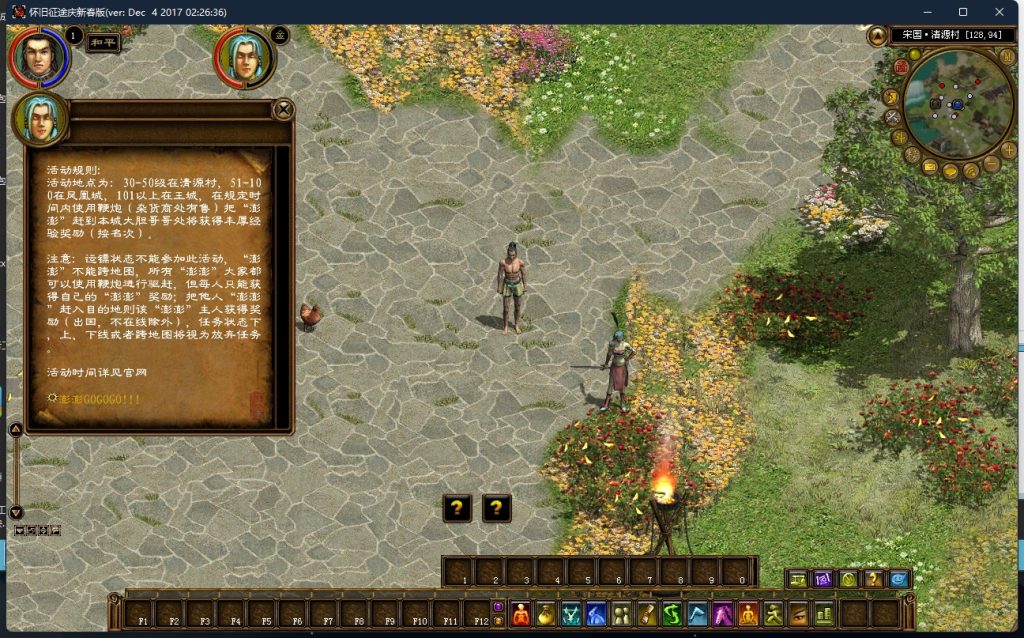Click the blue-haired target portrait
This screenshot has width=1024, height=638.
click(243, 57)
